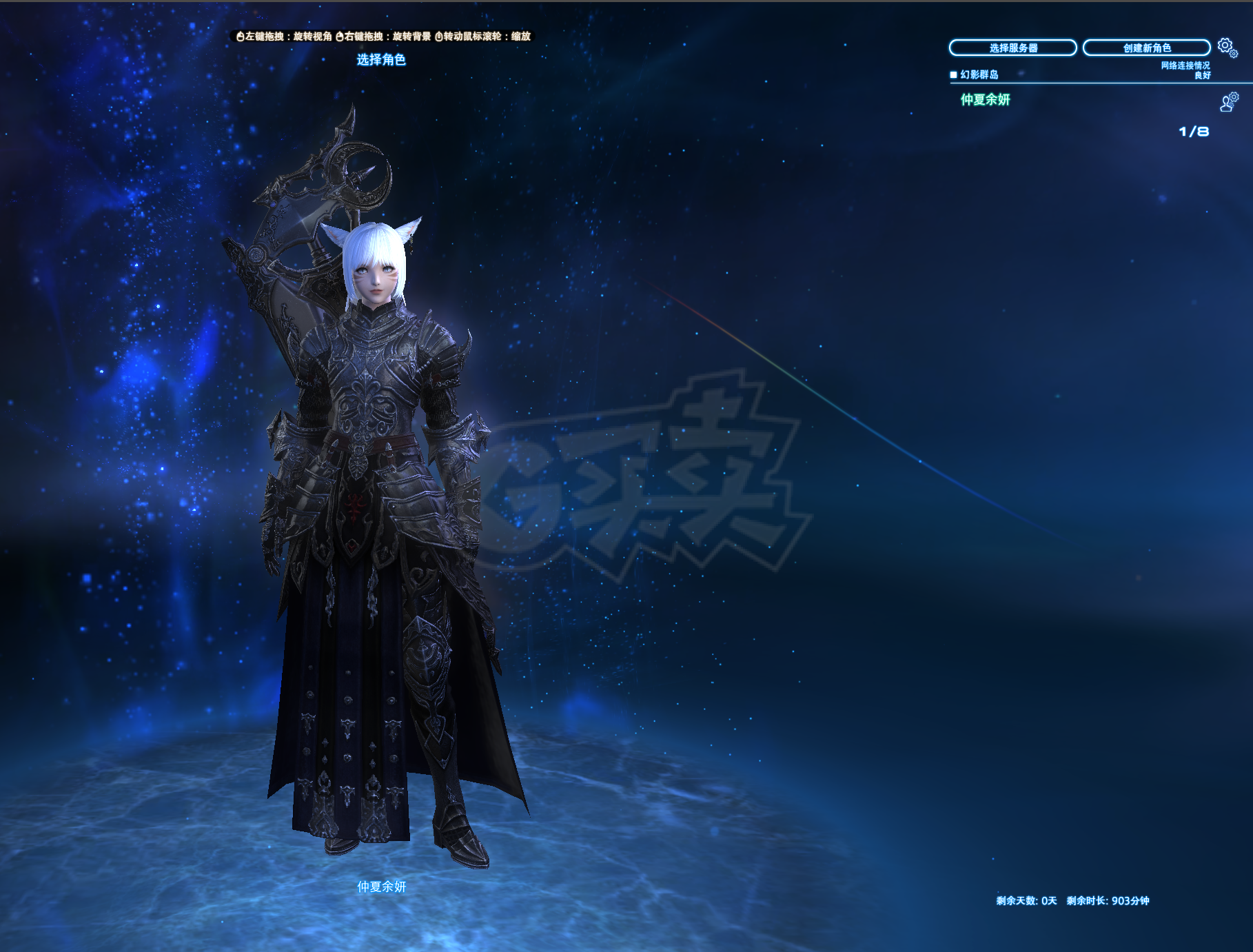Open the double-gear system settings icon
1253x952 pixels.
(x=1227, y=47)
